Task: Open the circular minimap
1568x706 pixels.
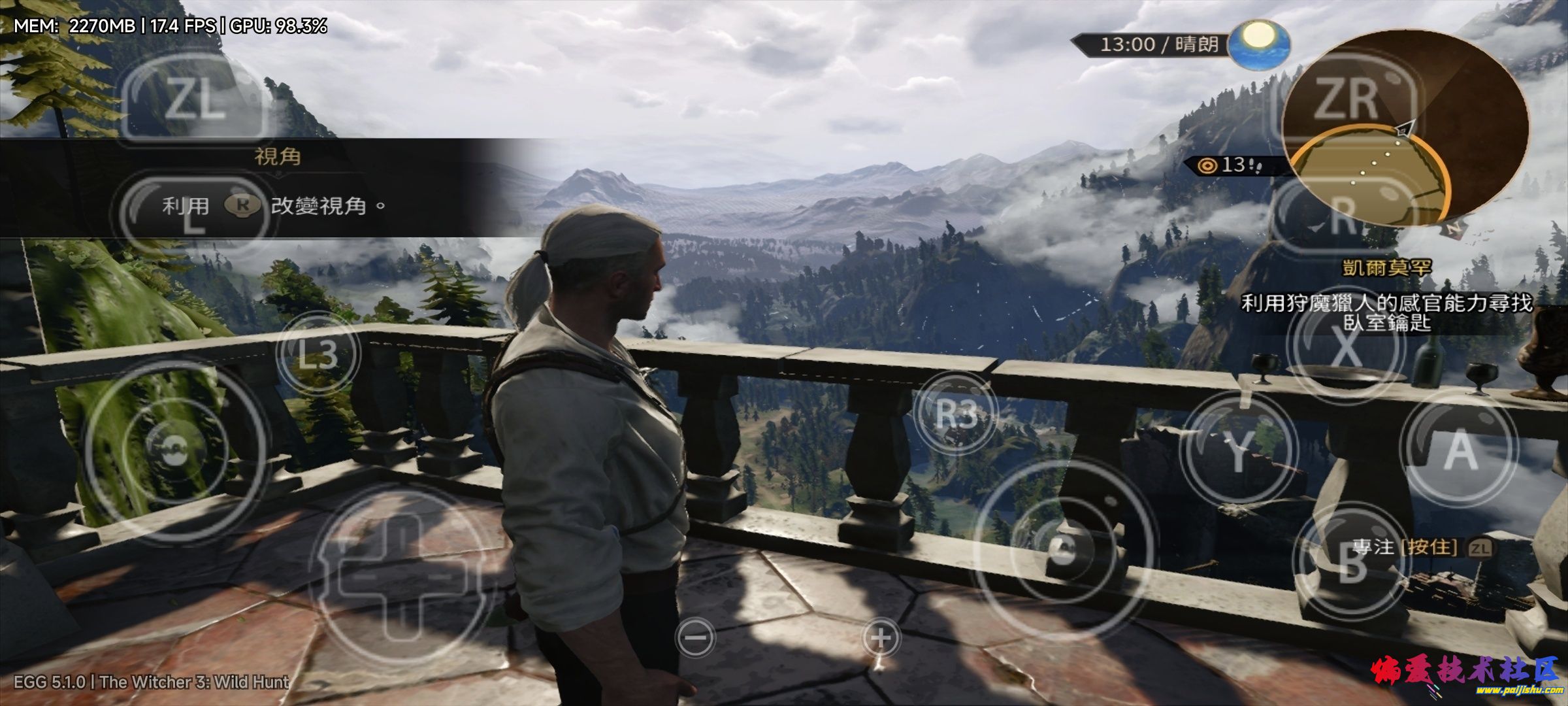Action: [x=1405, y=127]
